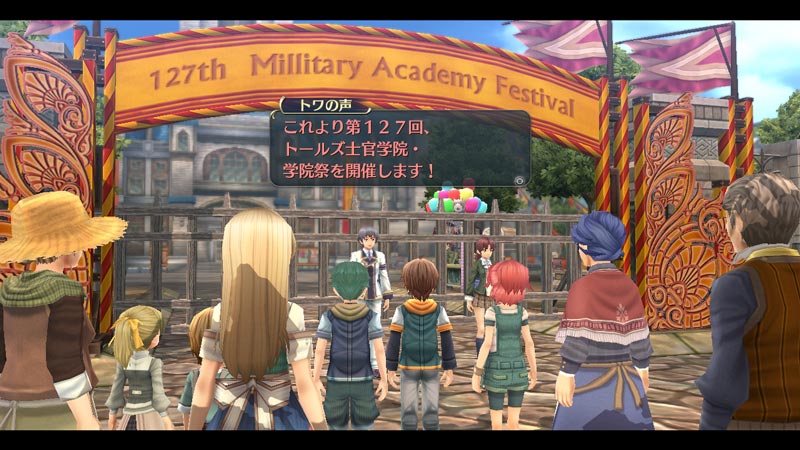
Task: Advance the Towa voice dialogue box
Action: (519, 178)
